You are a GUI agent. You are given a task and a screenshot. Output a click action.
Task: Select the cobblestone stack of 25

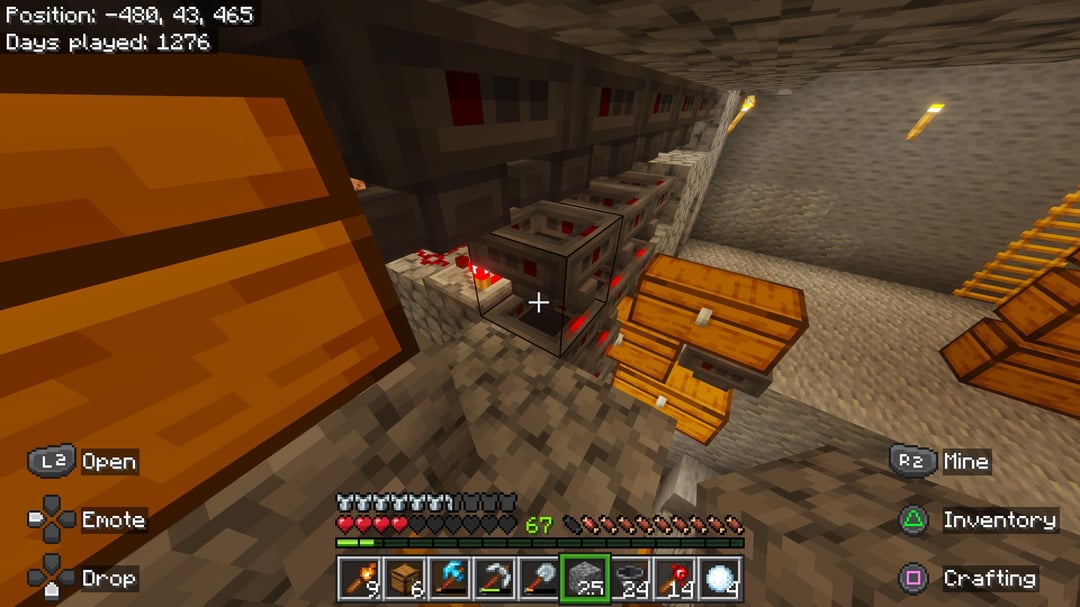(584, 578)
